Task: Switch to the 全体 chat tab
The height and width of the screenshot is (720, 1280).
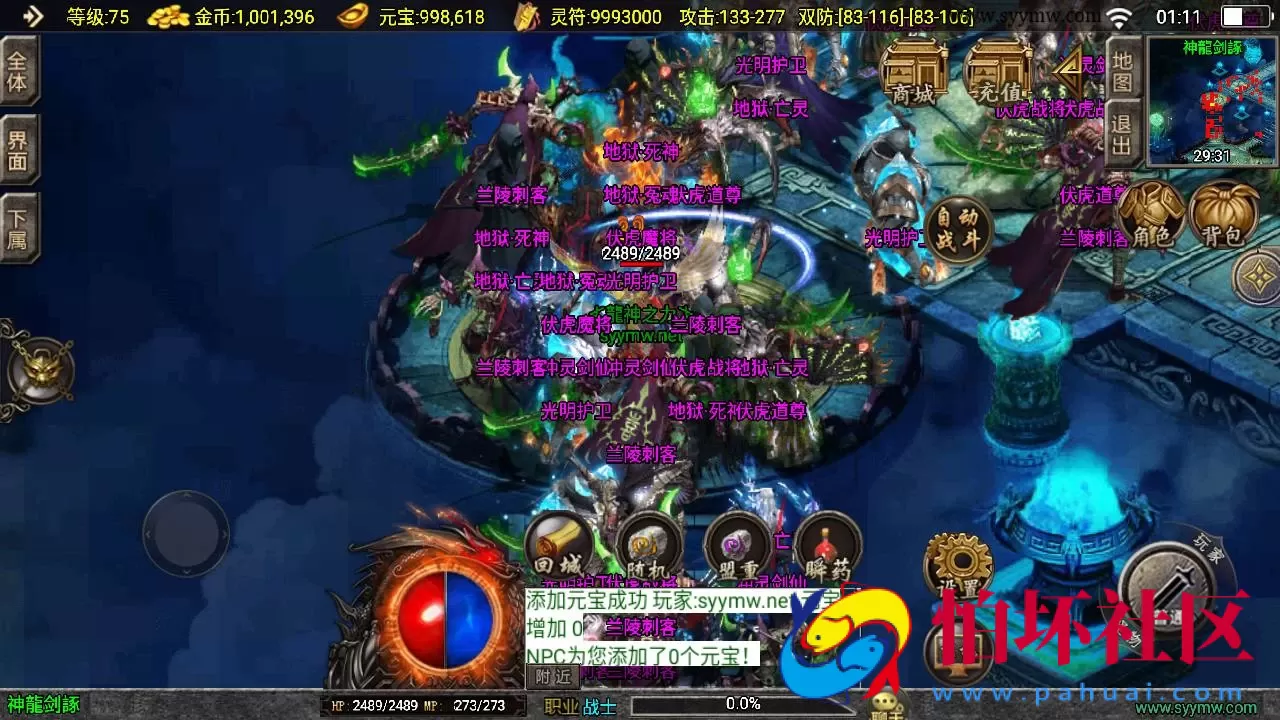Action: [x=20, y=72]
